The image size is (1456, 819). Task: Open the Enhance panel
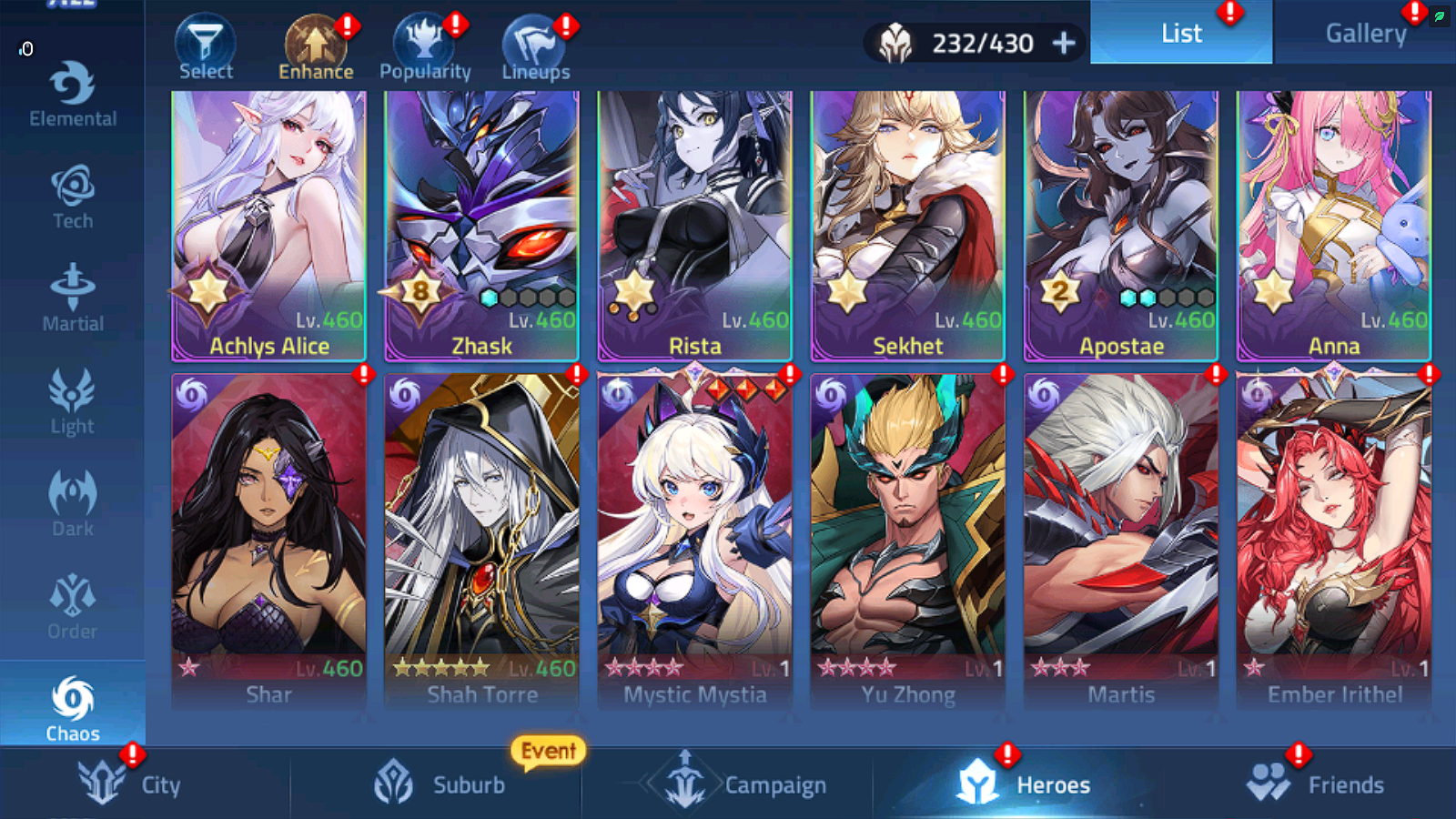(315, 44)
